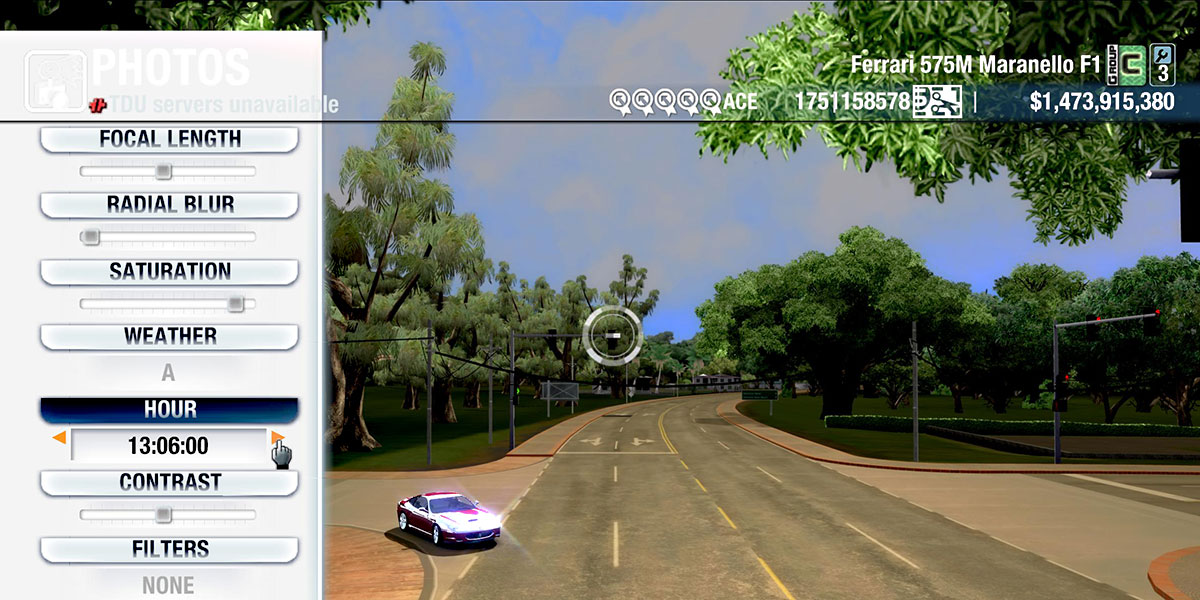Select the Hour setting

[x=169, y=410]
